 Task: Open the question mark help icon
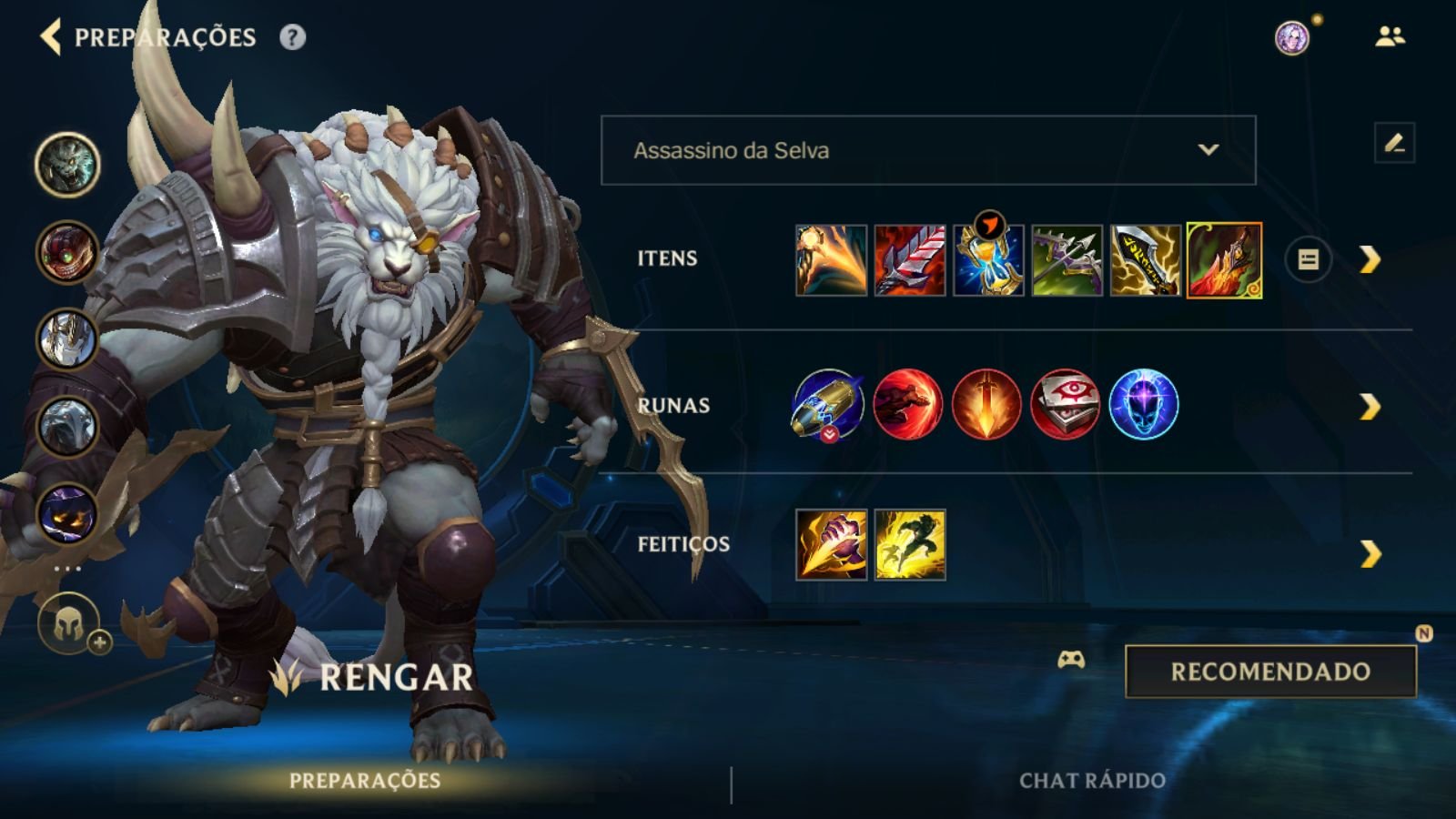292,37
